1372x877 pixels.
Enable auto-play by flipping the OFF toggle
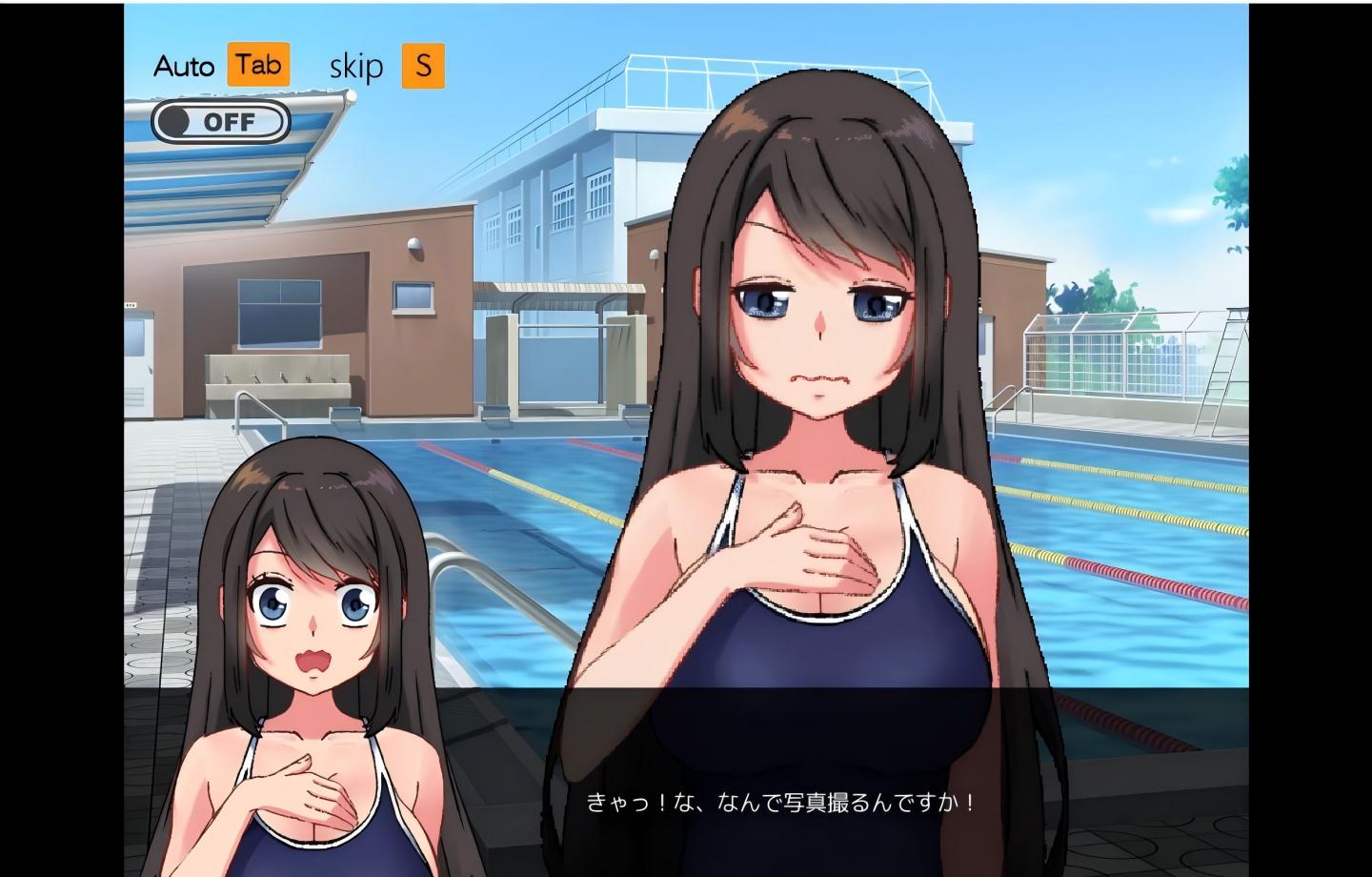pyautogui.click(x=222, y=122)
